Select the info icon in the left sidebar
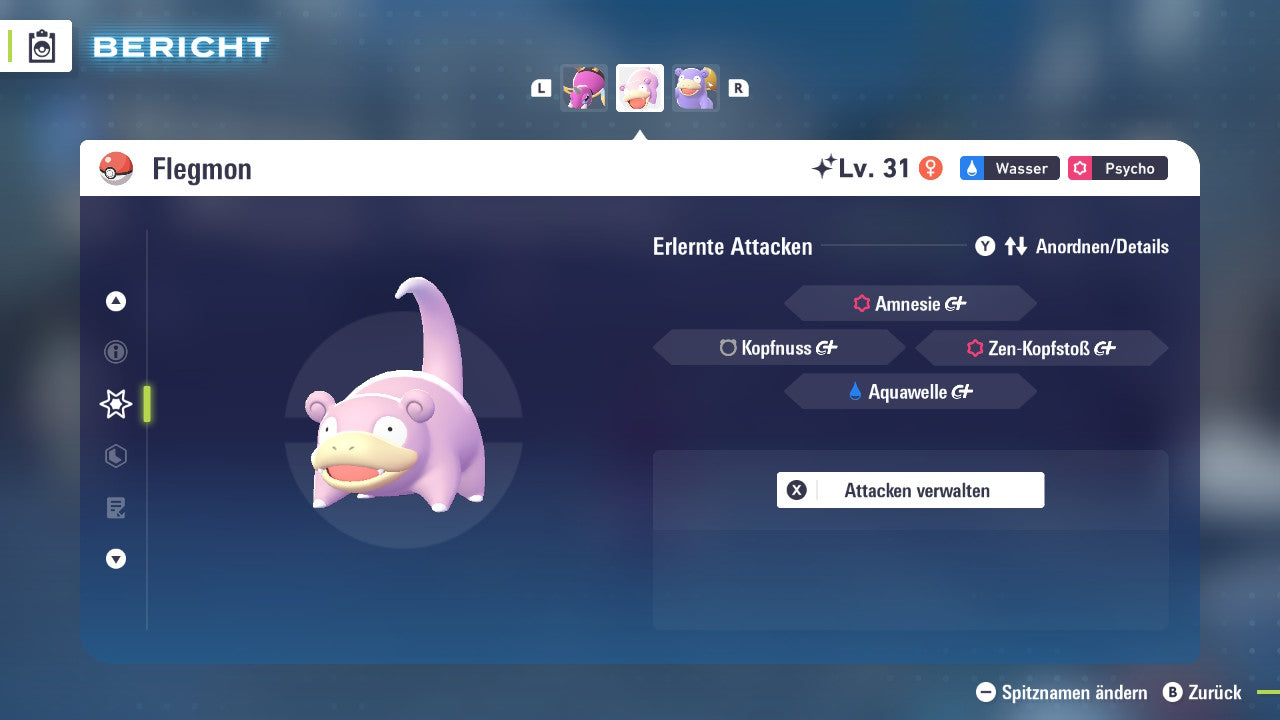The image size is (1280, 720). pyautogui.click(x=115, y=352)
